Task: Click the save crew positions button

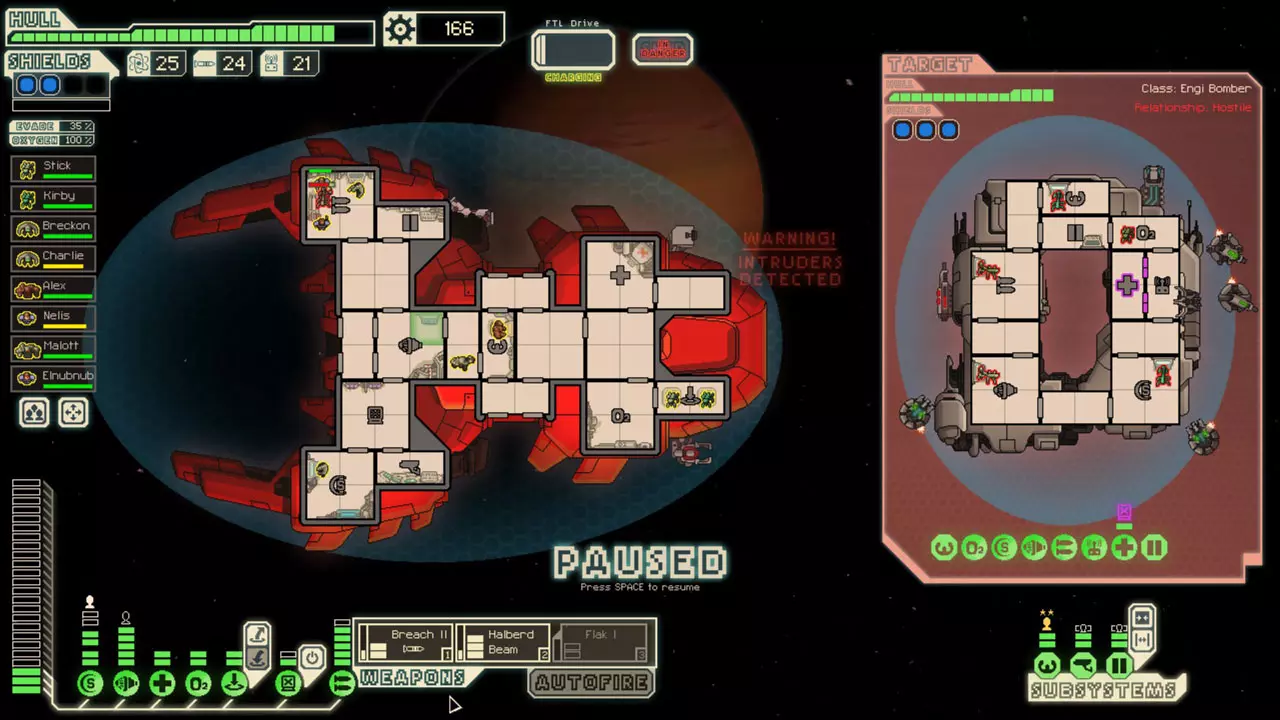Action: click(34, 412)
